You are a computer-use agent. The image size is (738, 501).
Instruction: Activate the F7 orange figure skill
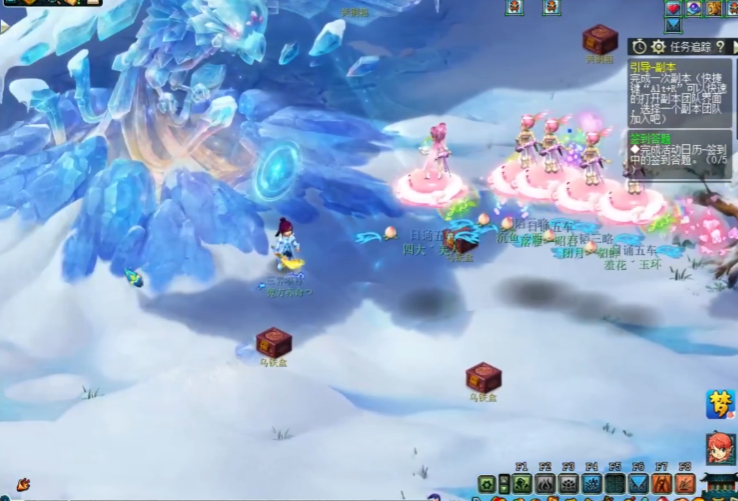point(662,484)
